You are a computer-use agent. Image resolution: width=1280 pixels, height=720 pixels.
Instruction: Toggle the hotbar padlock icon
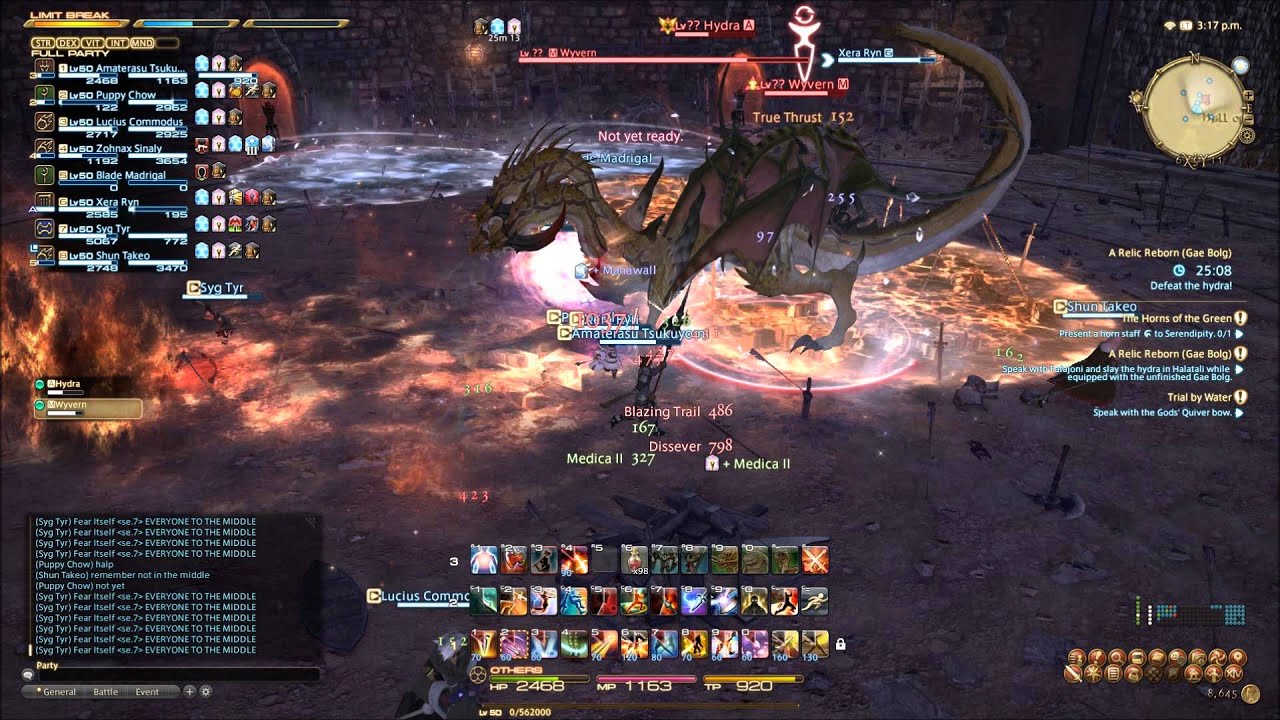coord(840,645)
